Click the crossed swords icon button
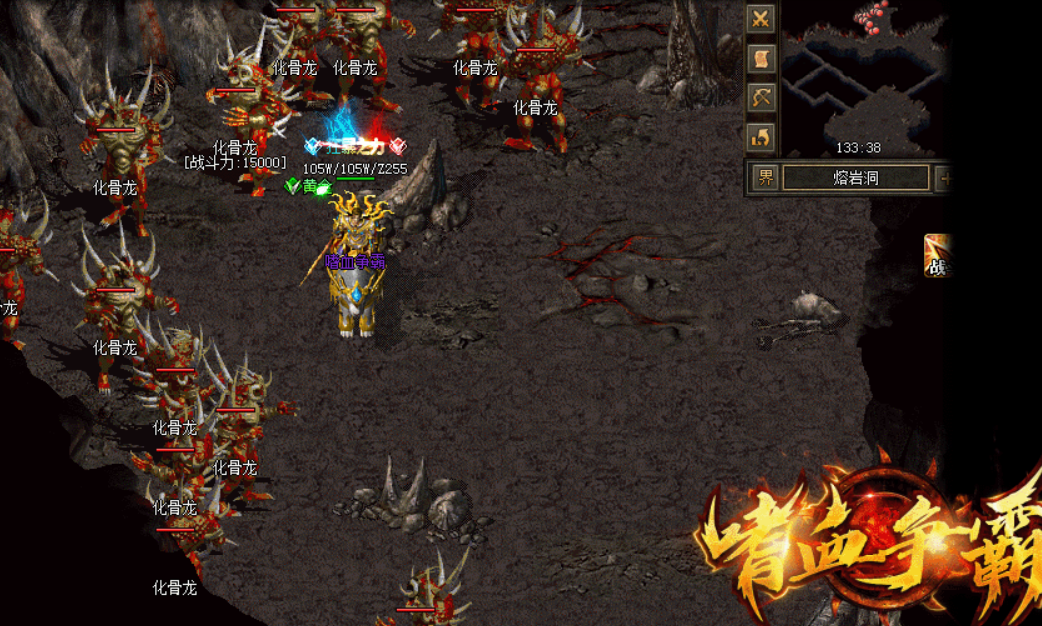This screenshot has height=626, width=1042. [x=761, y=19]
